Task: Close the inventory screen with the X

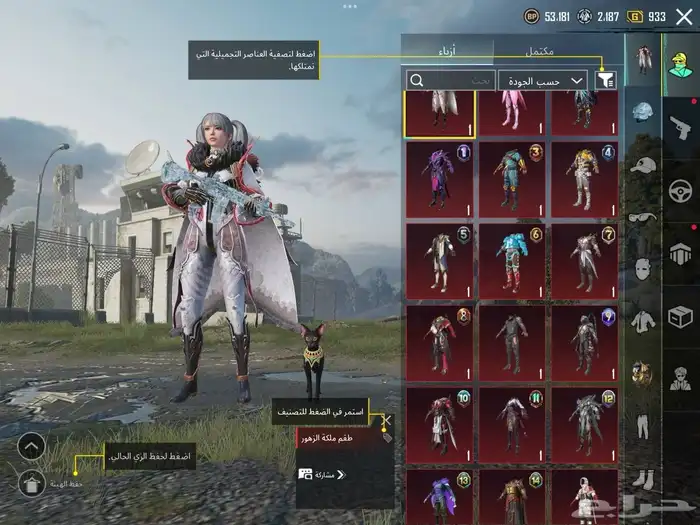Action: [684, 16]
